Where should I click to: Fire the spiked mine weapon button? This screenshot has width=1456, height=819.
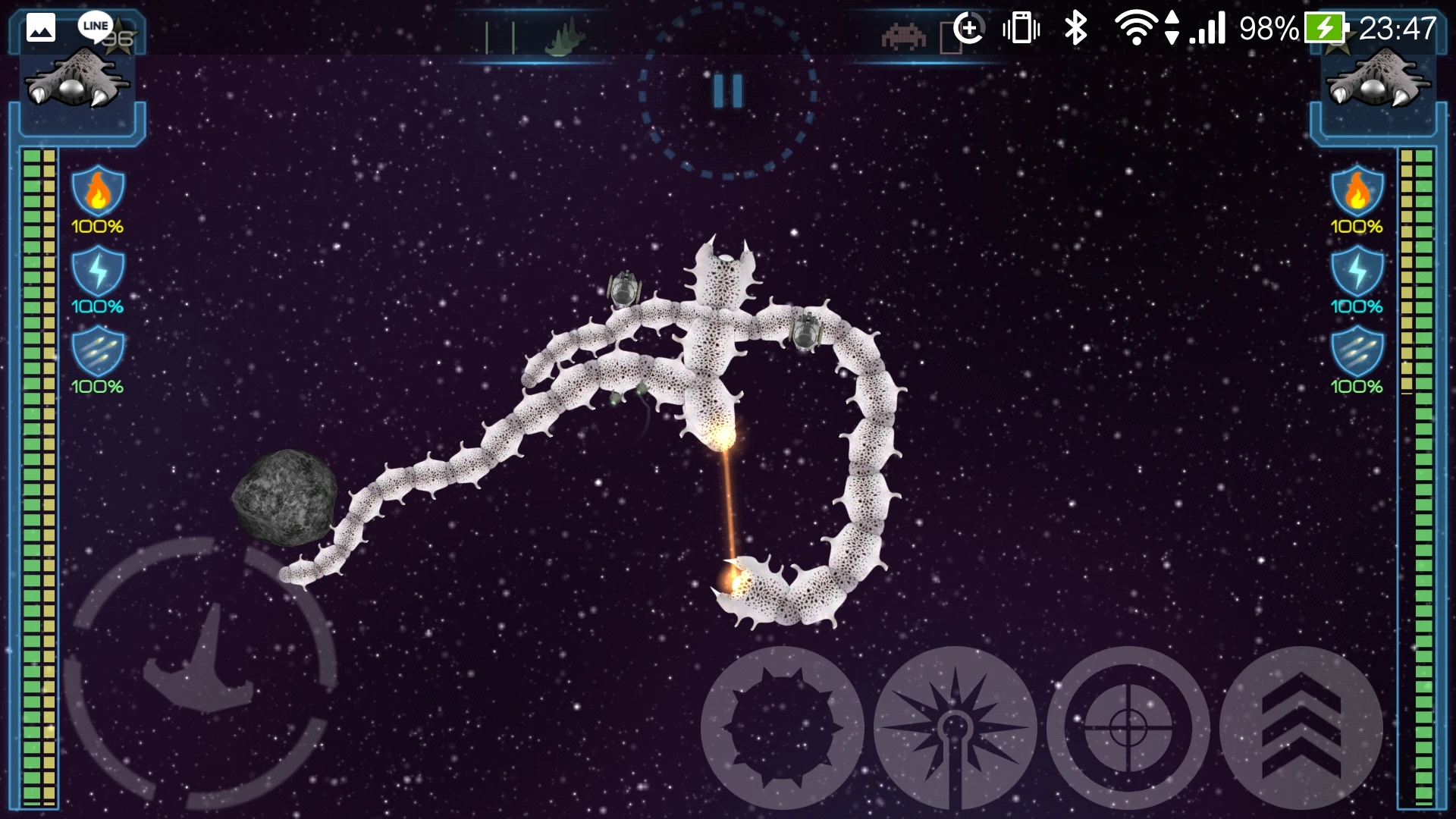[782, 728]
